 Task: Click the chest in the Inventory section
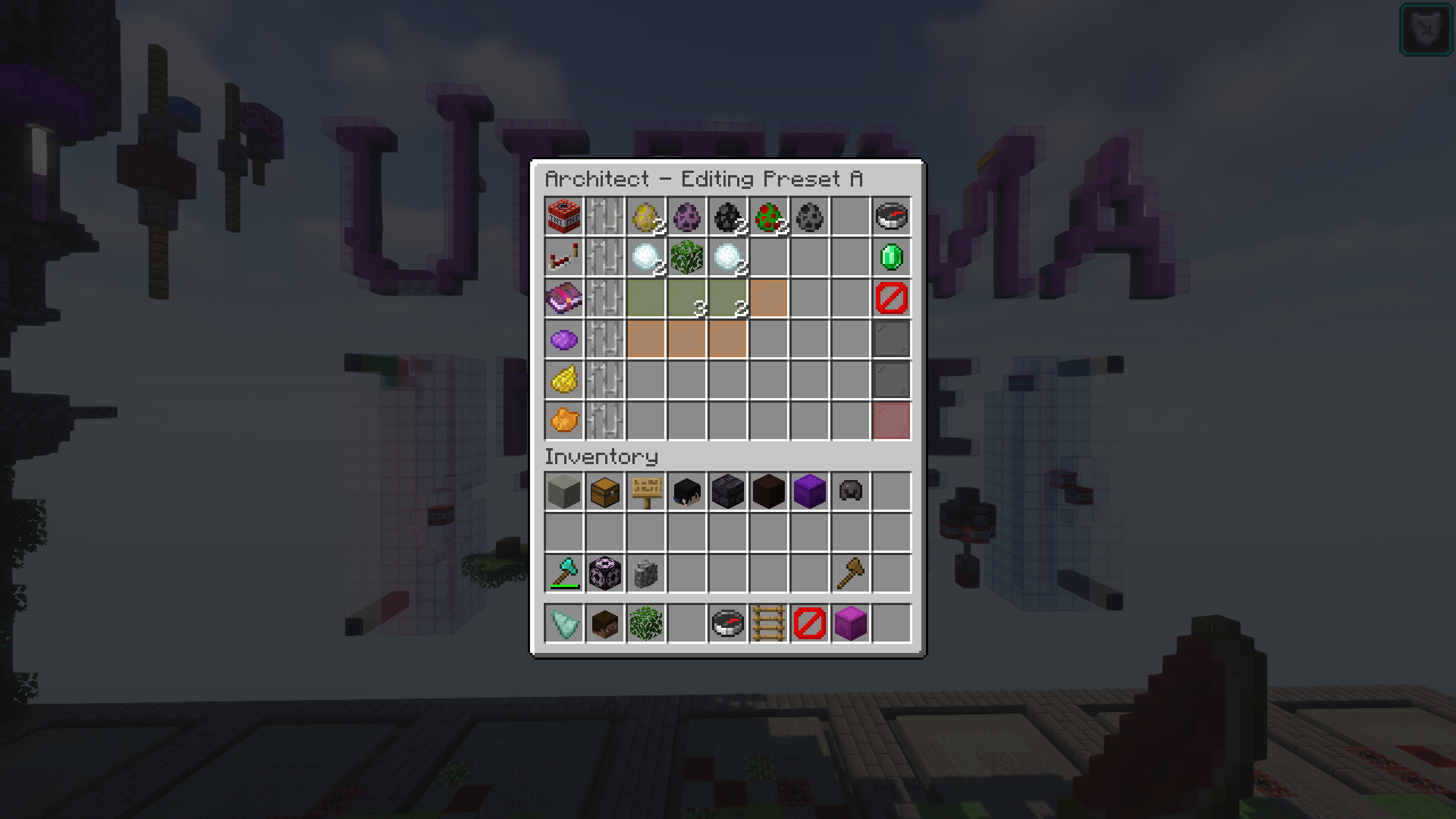pyautogui.click(x=604, y=491)
